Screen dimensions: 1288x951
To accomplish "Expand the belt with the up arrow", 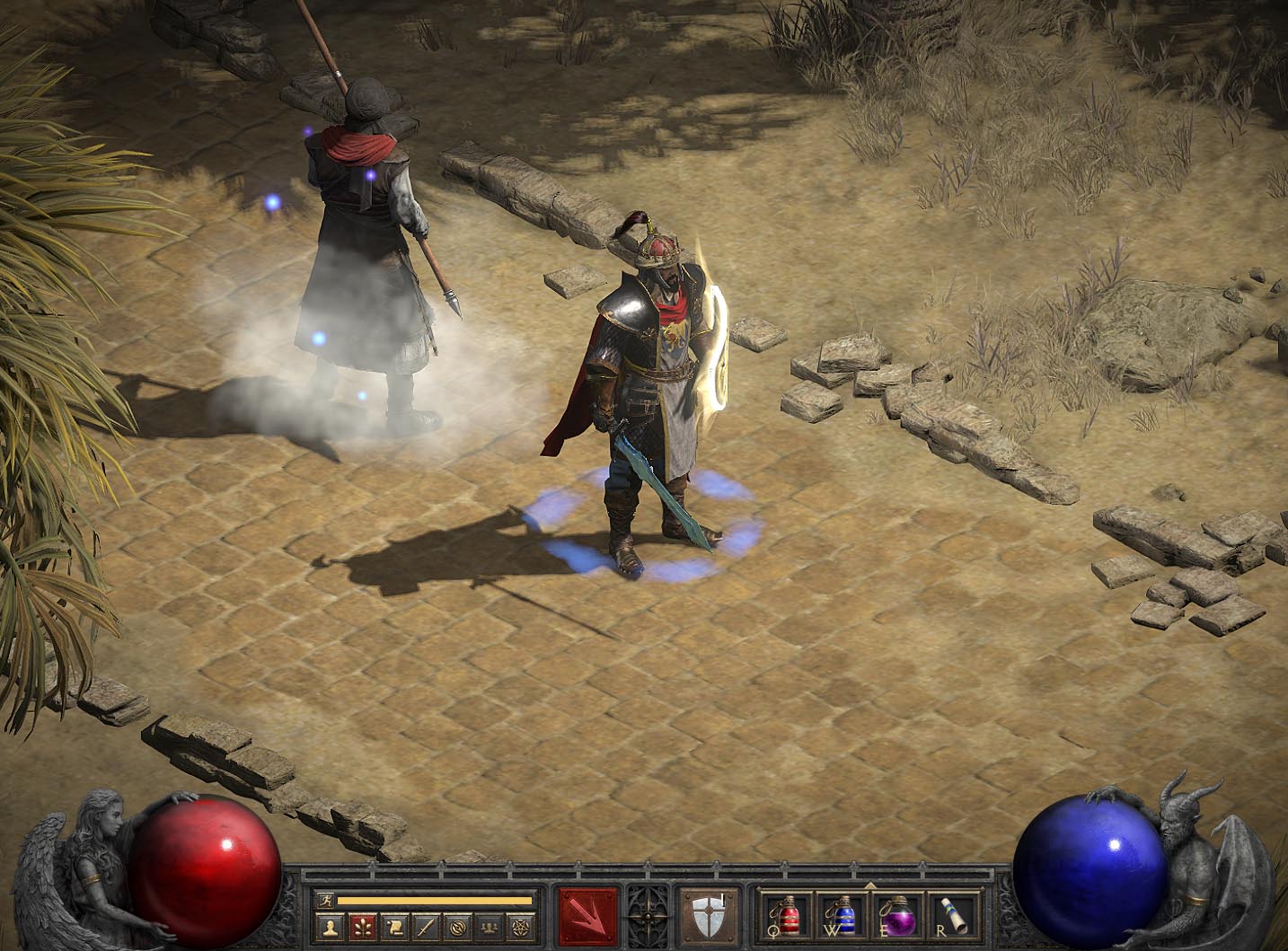I will [869, 886].
